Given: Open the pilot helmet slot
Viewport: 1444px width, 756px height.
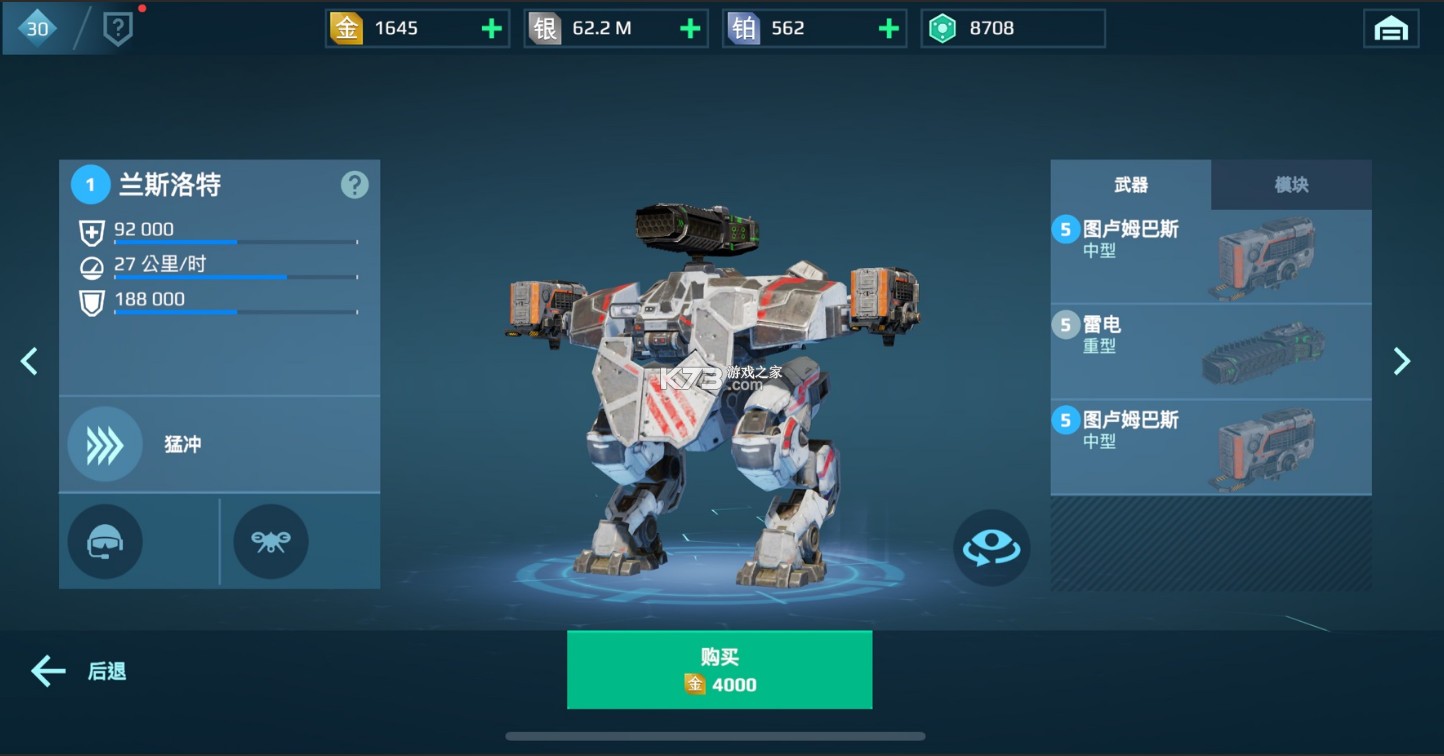Looking at the screenshot, I should [105, 542].
